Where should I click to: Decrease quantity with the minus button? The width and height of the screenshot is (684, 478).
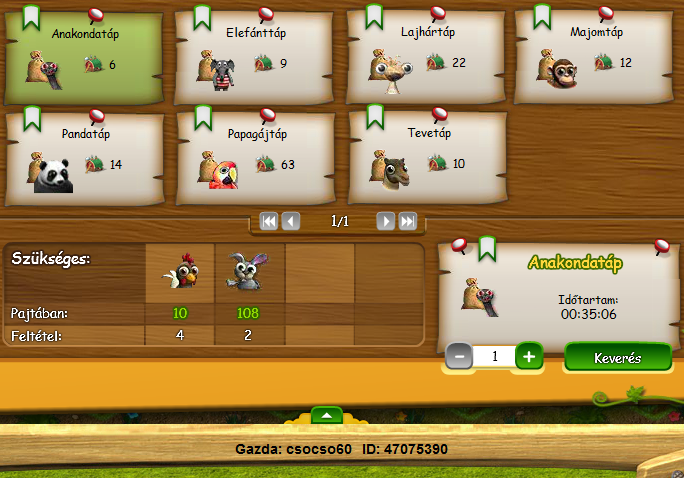pyautogui.click(x=459, y=356)
